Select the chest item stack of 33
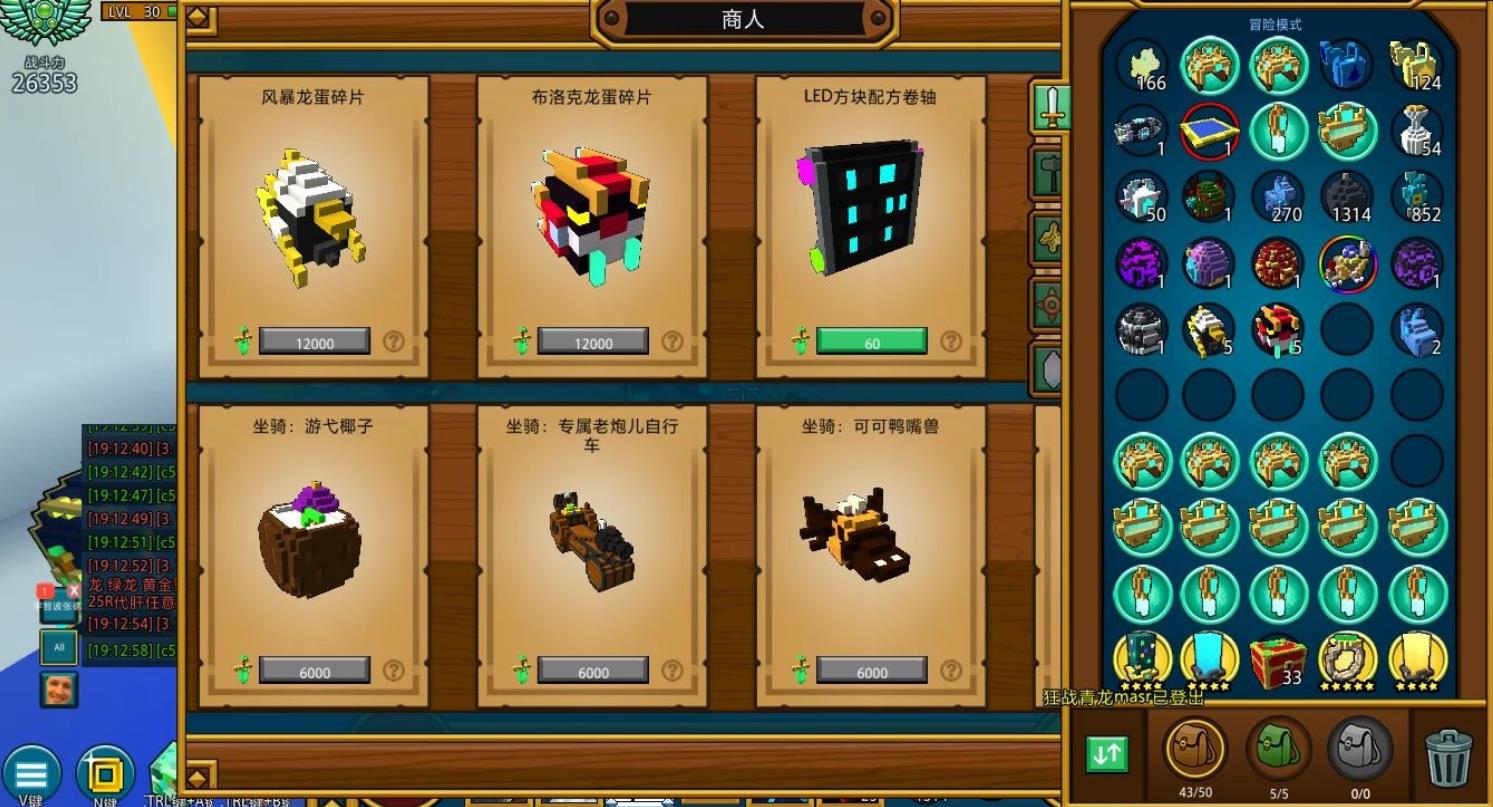This screenshot has width=1493, height=807. point(1279,659)
